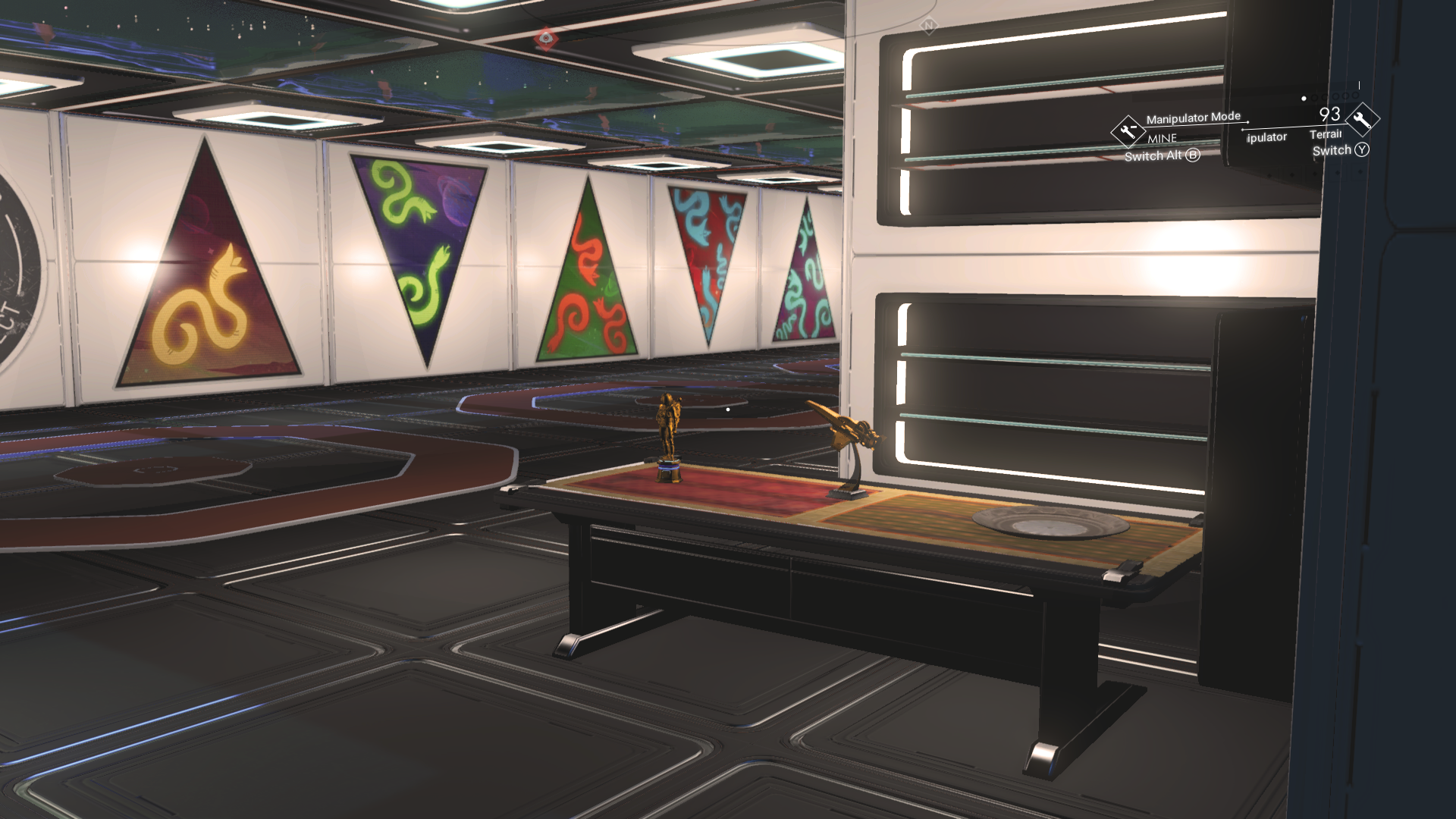Image resolution: width=1456 pixels, height=819 pixels.
Task: Click the Terrain label on the HUD
Action: (x=1326, y=135)
